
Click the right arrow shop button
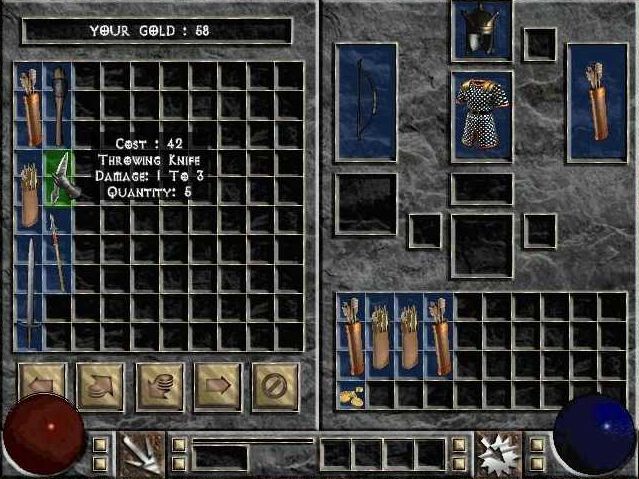[217, 386]
